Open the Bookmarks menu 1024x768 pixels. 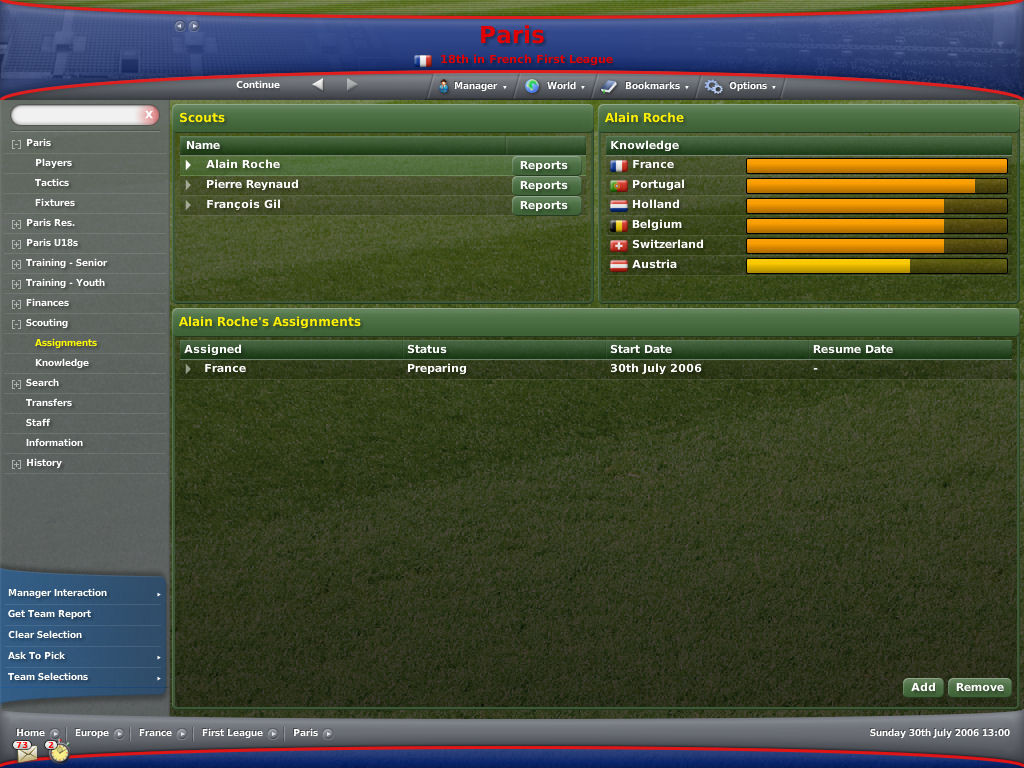650,86
